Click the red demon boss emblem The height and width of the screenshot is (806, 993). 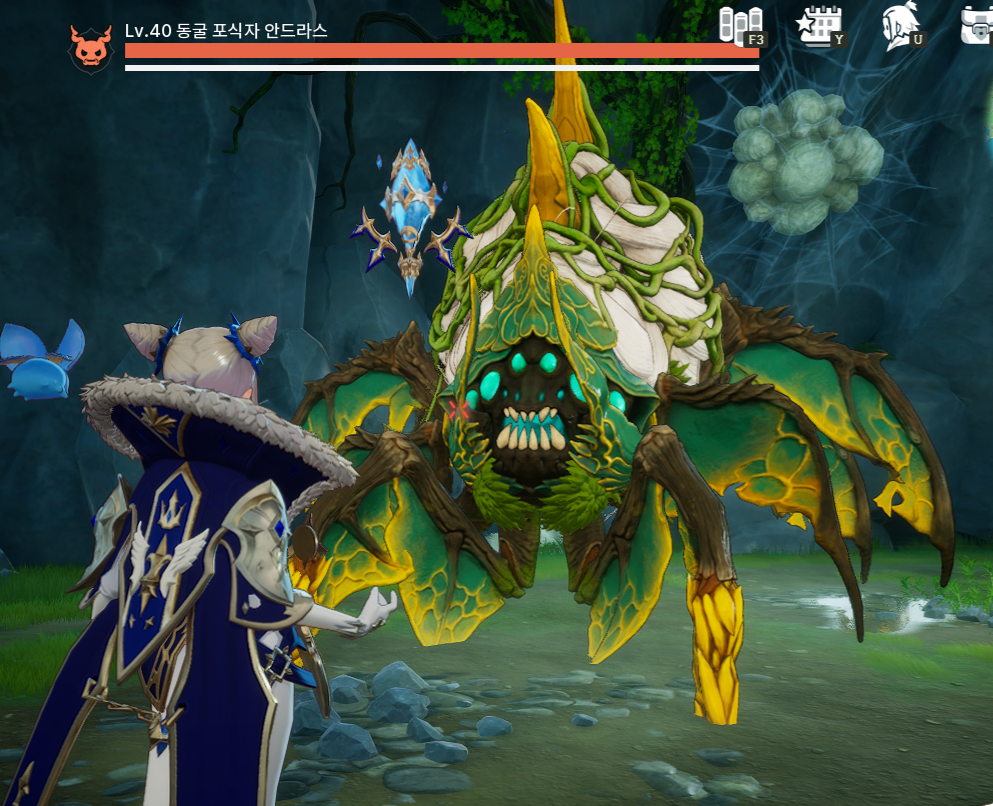click(x=91, y=47)
